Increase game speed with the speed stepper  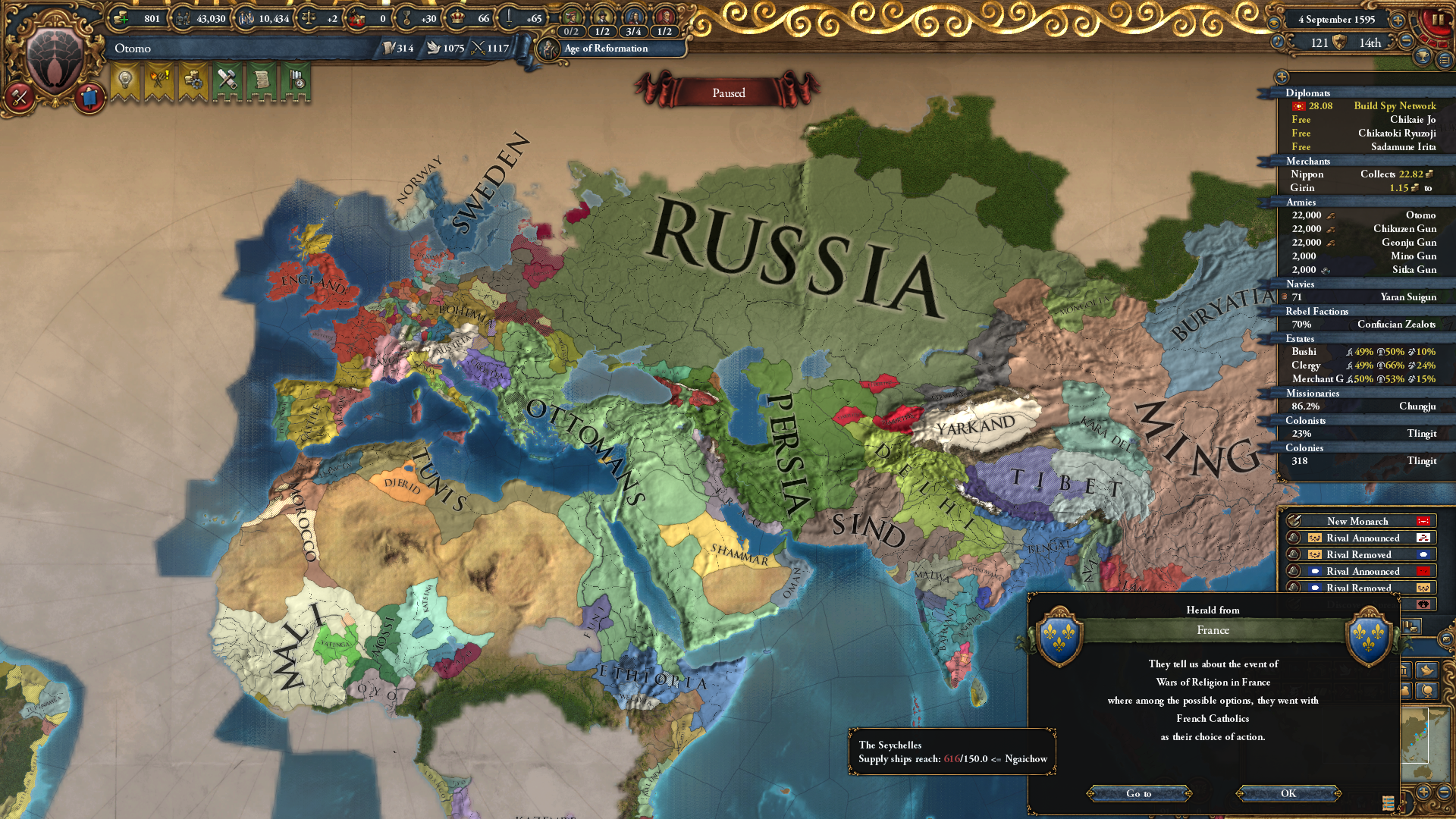click(x=1397, y=20)
